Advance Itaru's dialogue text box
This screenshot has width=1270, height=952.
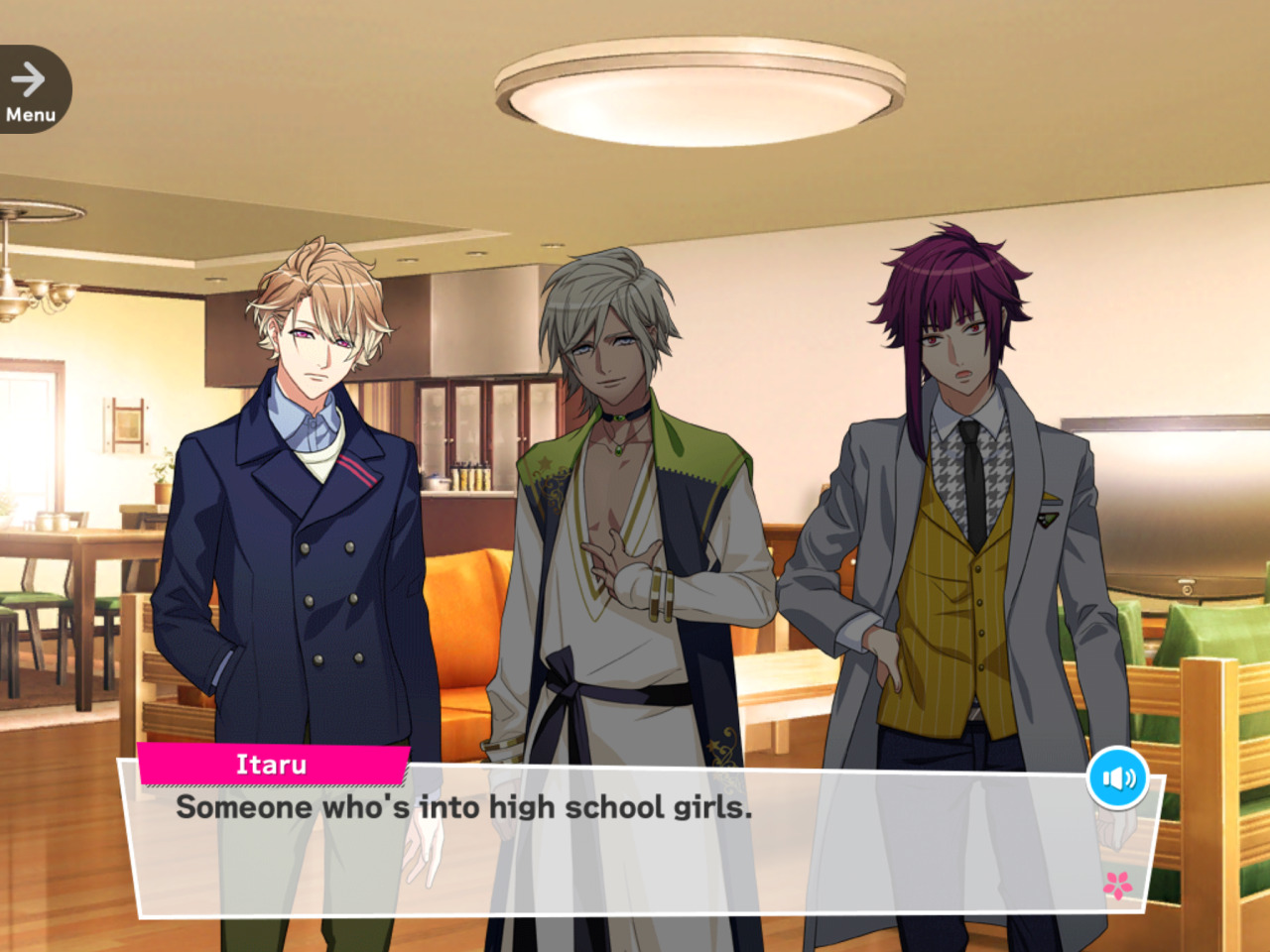635,843
